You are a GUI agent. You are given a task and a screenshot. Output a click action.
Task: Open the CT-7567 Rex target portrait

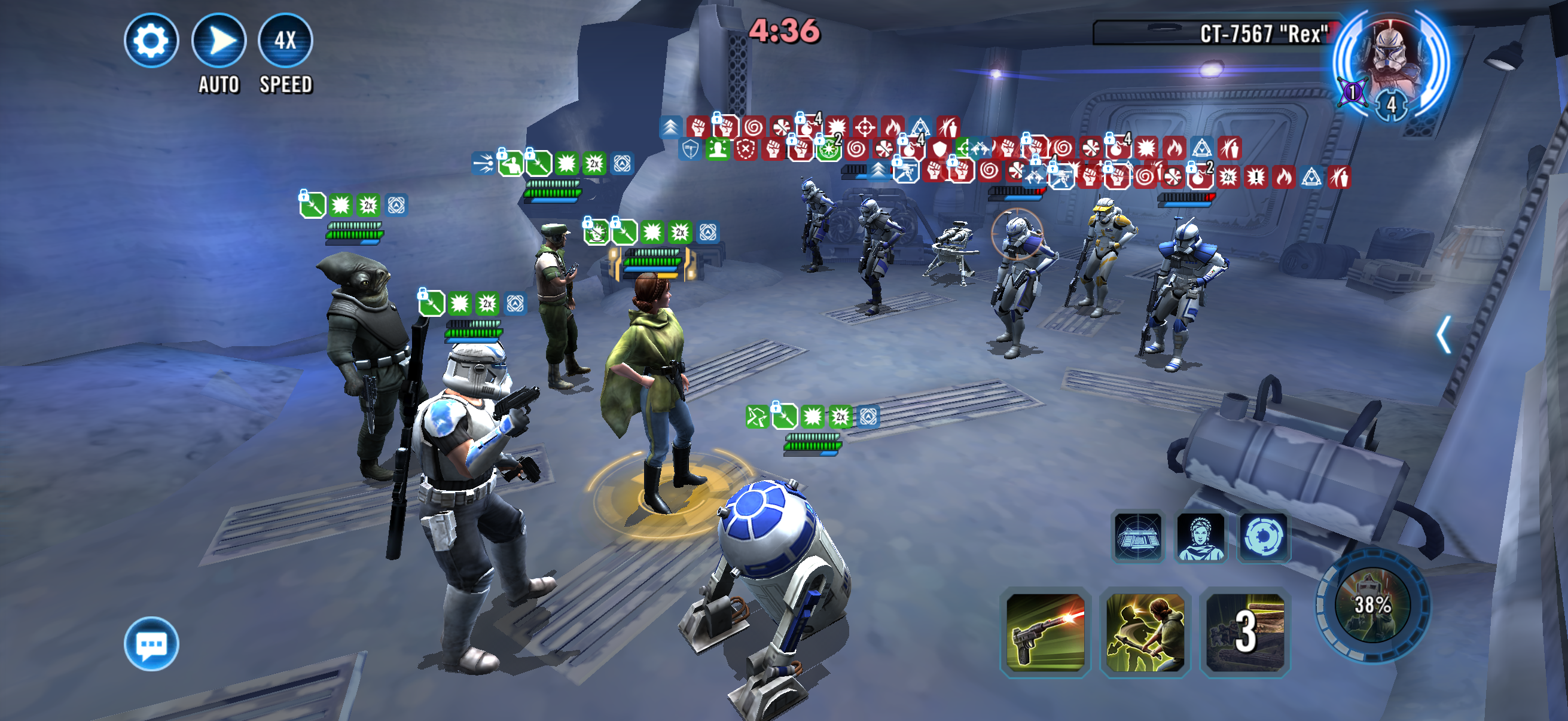1390,61
